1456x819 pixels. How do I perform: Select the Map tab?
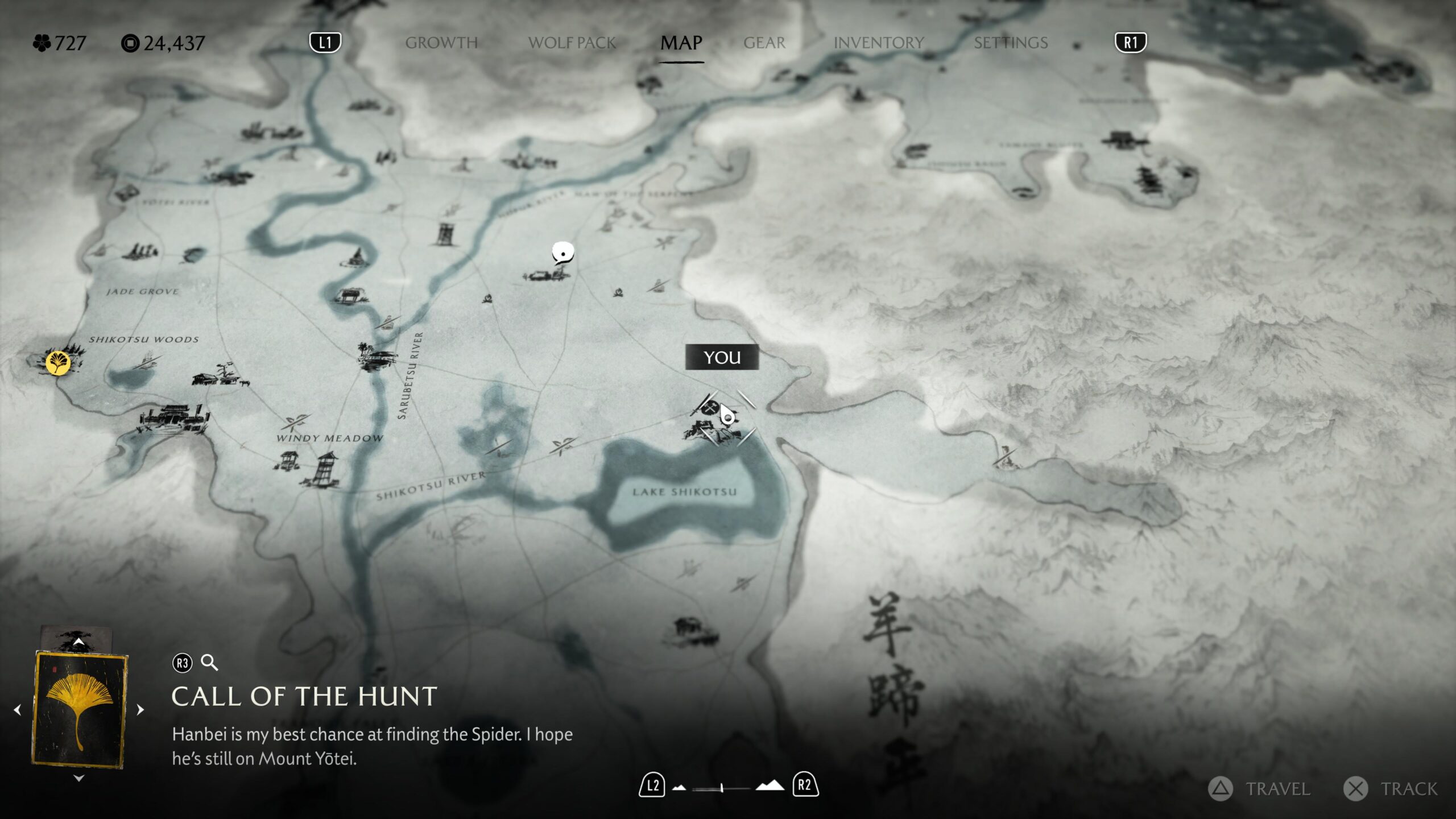(681, 43)
